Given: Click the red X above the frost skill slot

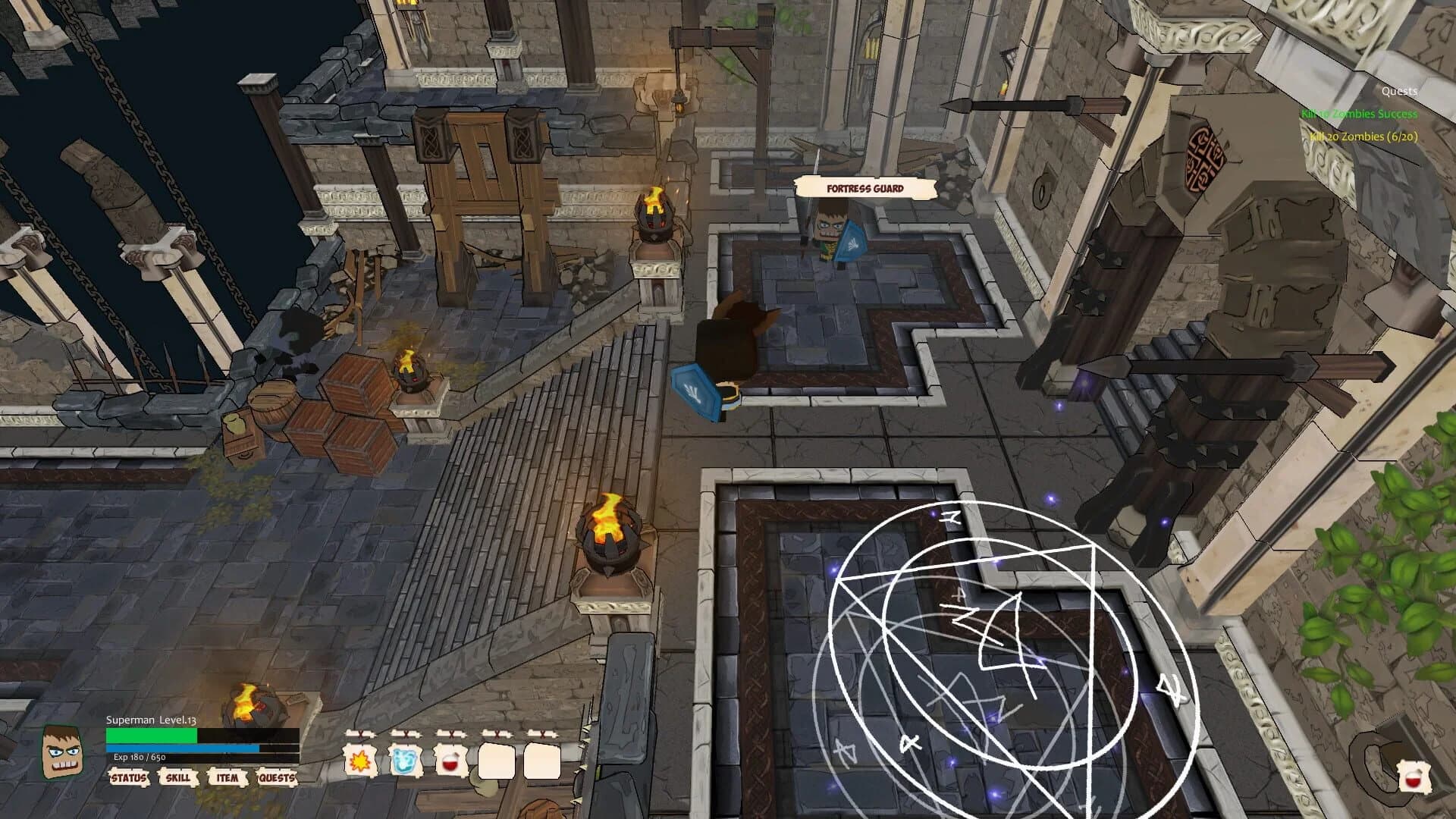Looking at the screenshot, I should click(406, 734).
